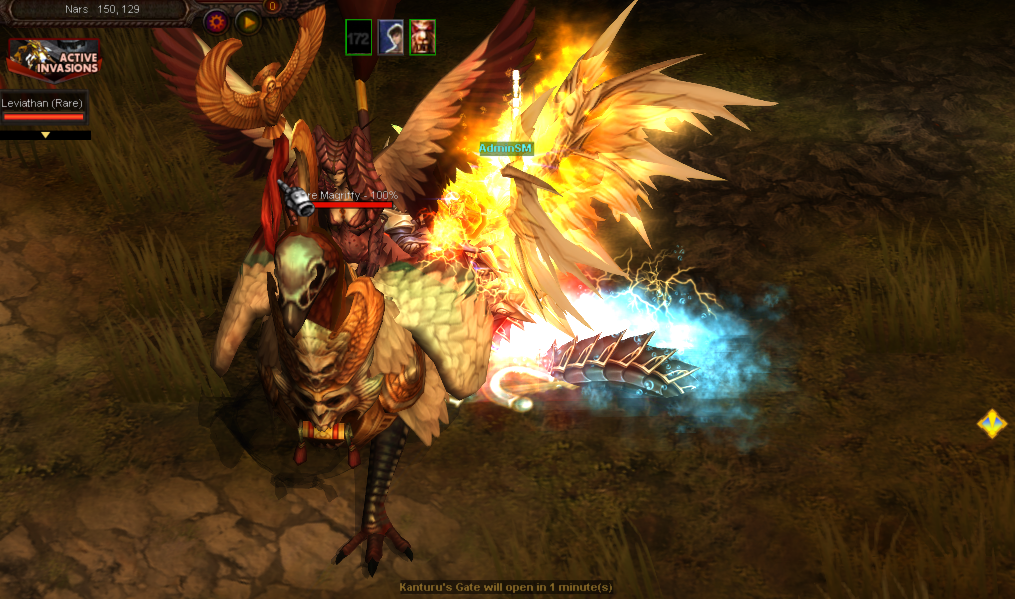The image size is (1015, 599).
Task: Select the red demon face buff icon
Action: pos(422,38)
